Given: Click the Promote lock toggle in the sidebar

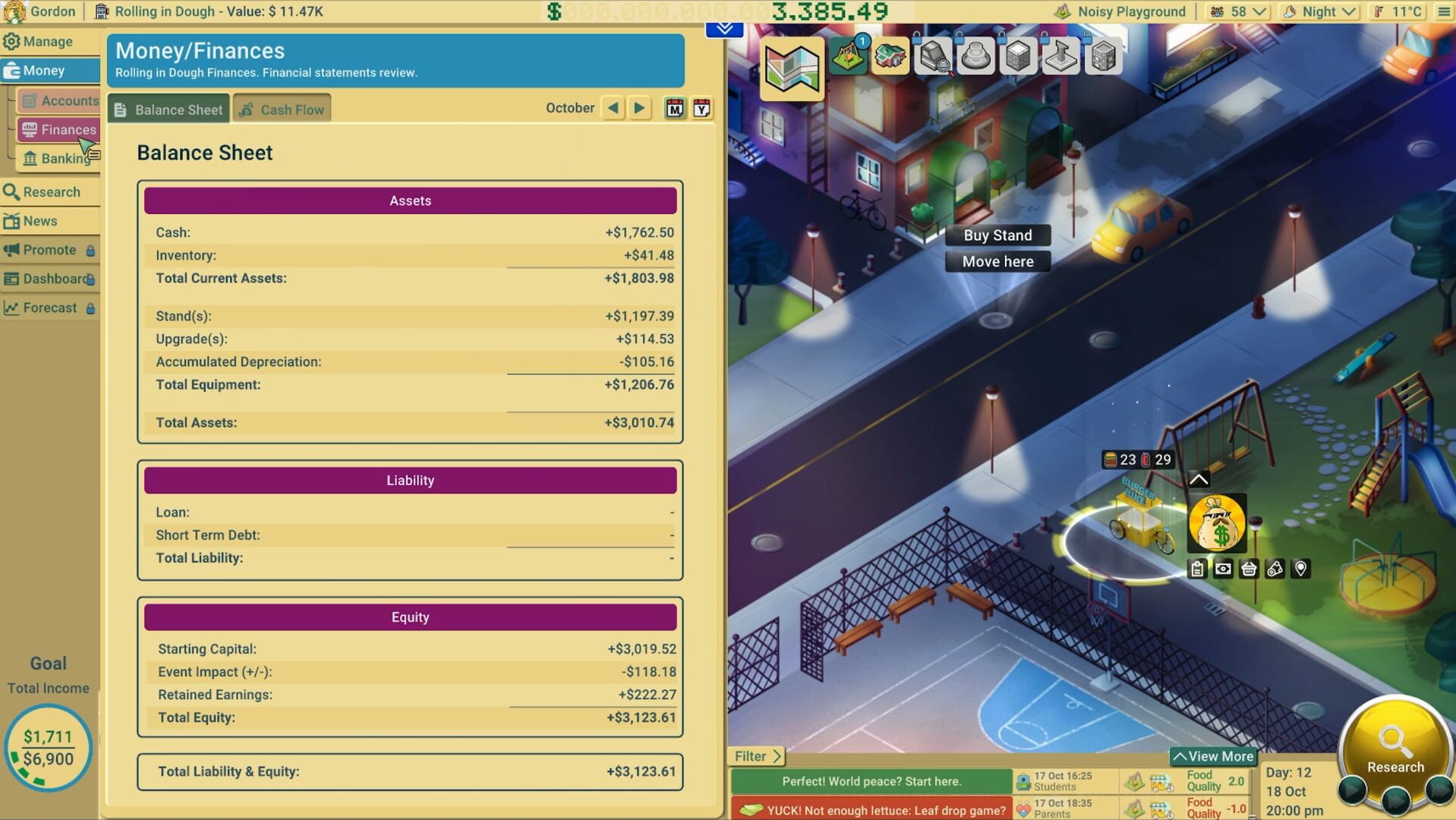Looking at the screenshot, I should coord(90,250).
